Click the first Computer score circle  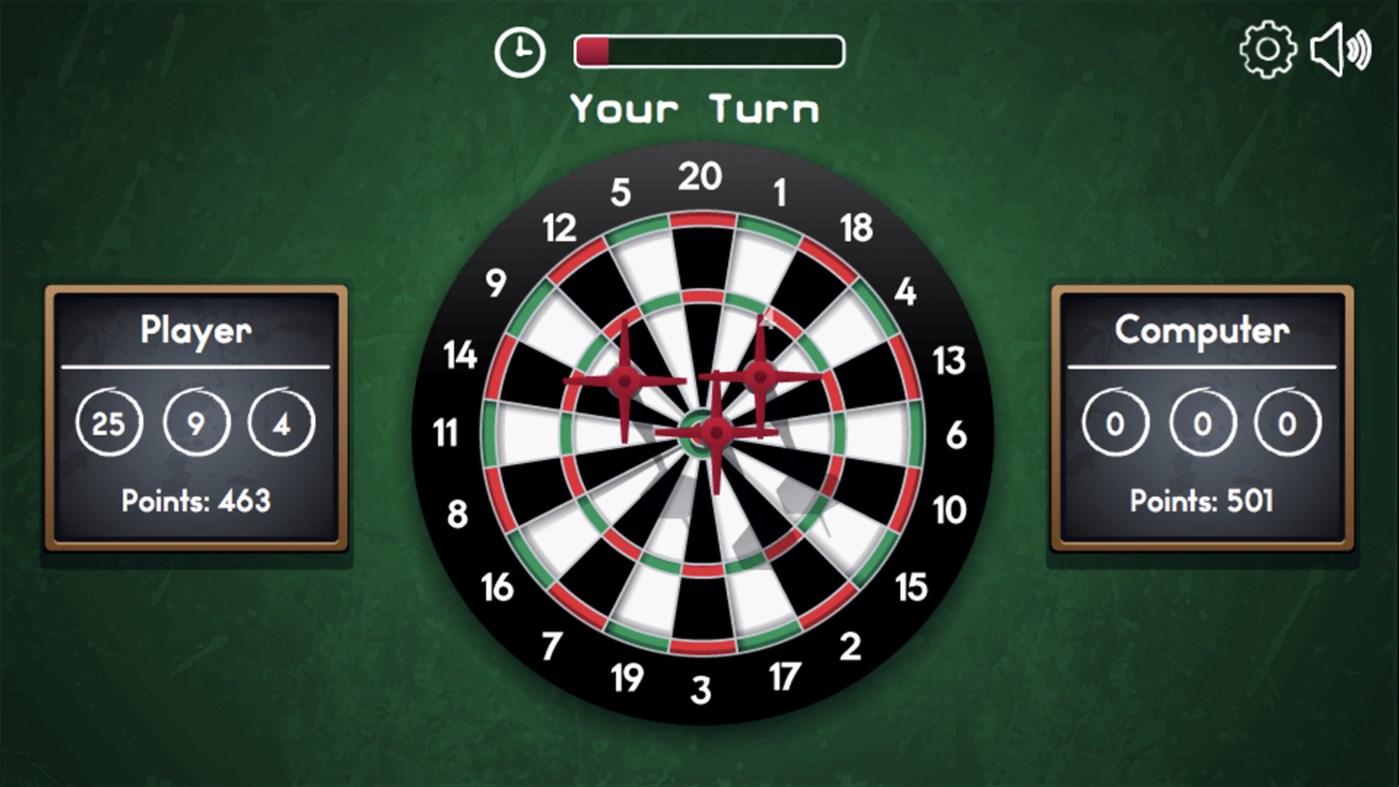tap(1114, 422)
